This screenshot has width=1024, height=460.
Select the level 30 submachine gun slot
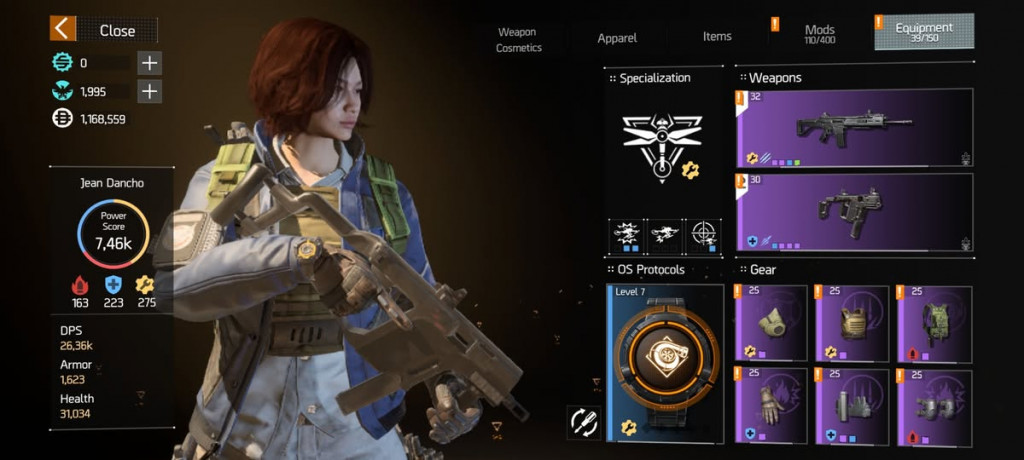click(853, 213)
